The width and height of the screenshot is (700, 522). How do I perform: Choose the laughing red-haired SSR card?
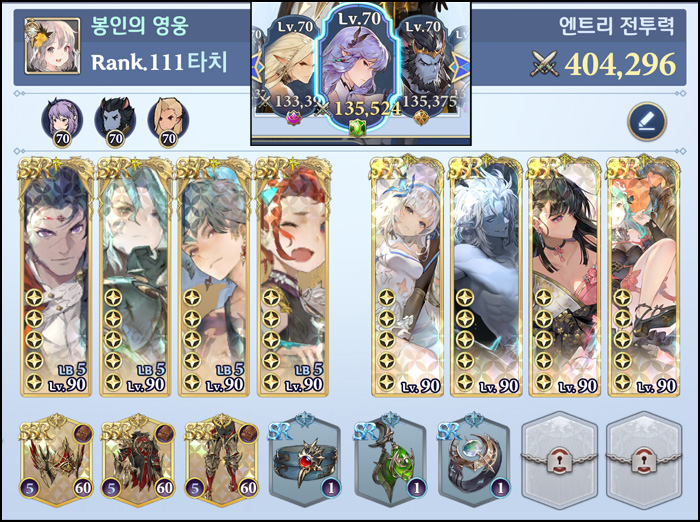(292, 277)
